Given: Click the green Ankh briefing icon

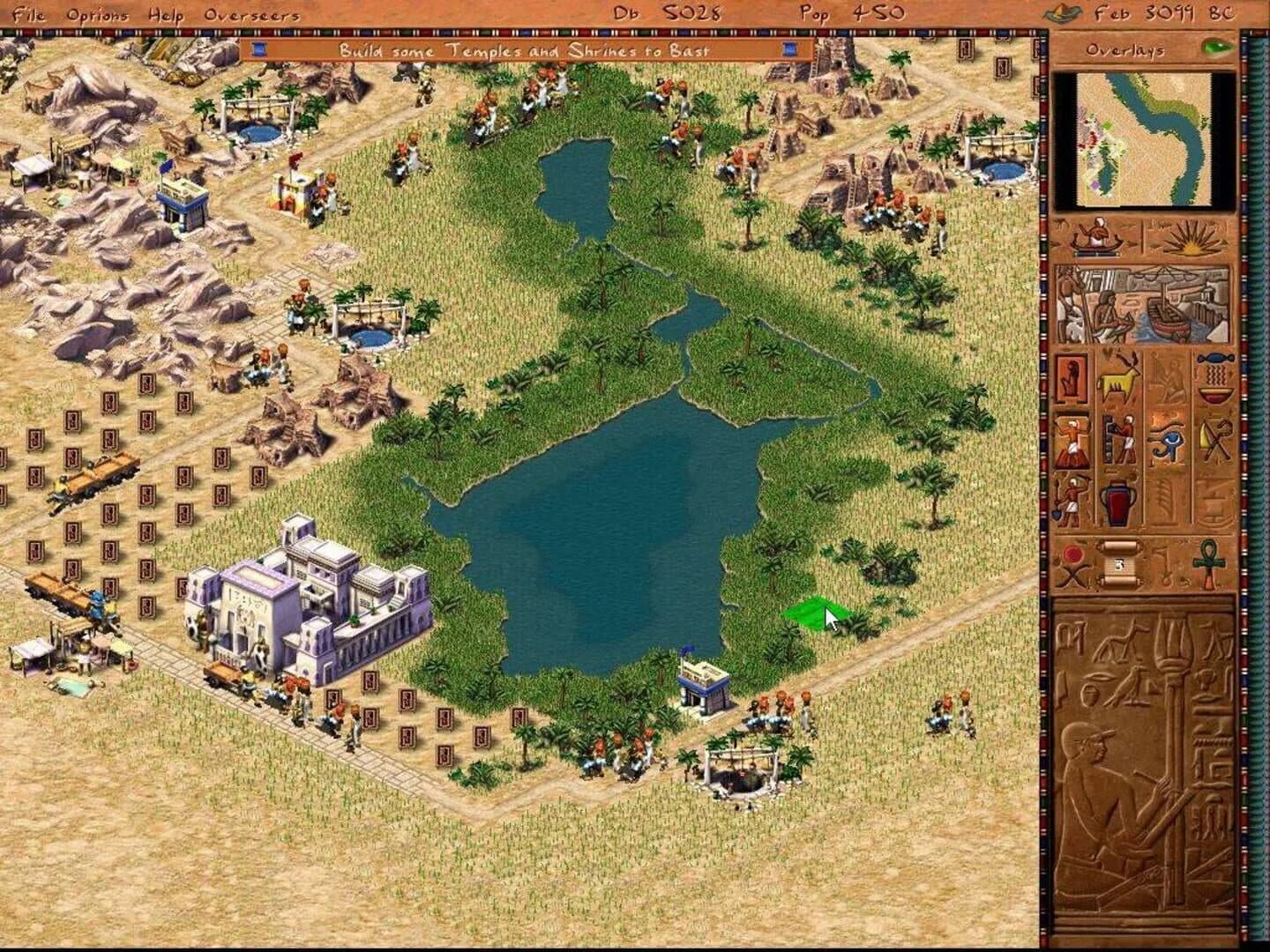Looking at the screenshot, I should 1207,562.
